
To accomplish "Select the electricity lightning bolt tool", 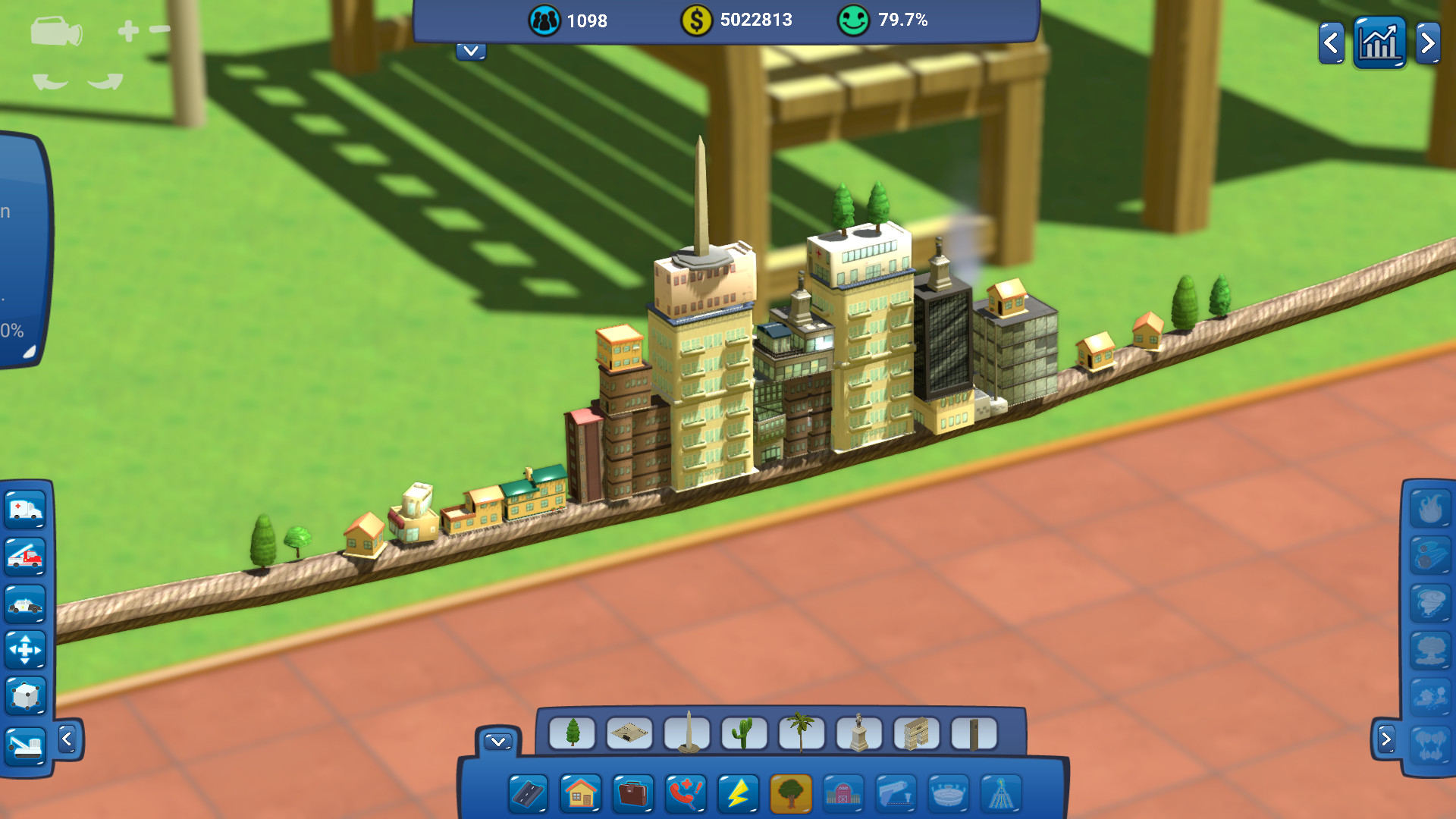I will coord(736,793).
